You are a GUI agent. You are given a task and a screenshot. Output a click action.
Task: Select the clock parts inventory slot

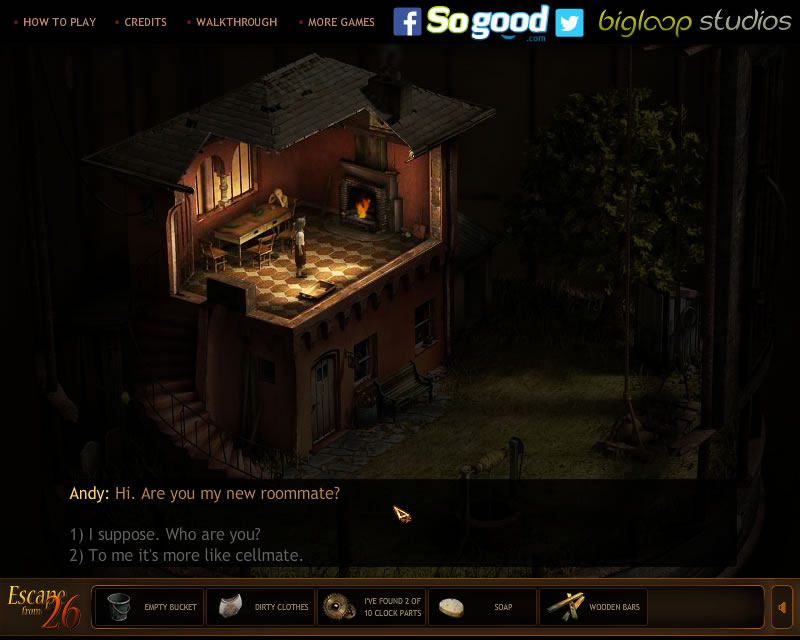click(x=372, y=607)
